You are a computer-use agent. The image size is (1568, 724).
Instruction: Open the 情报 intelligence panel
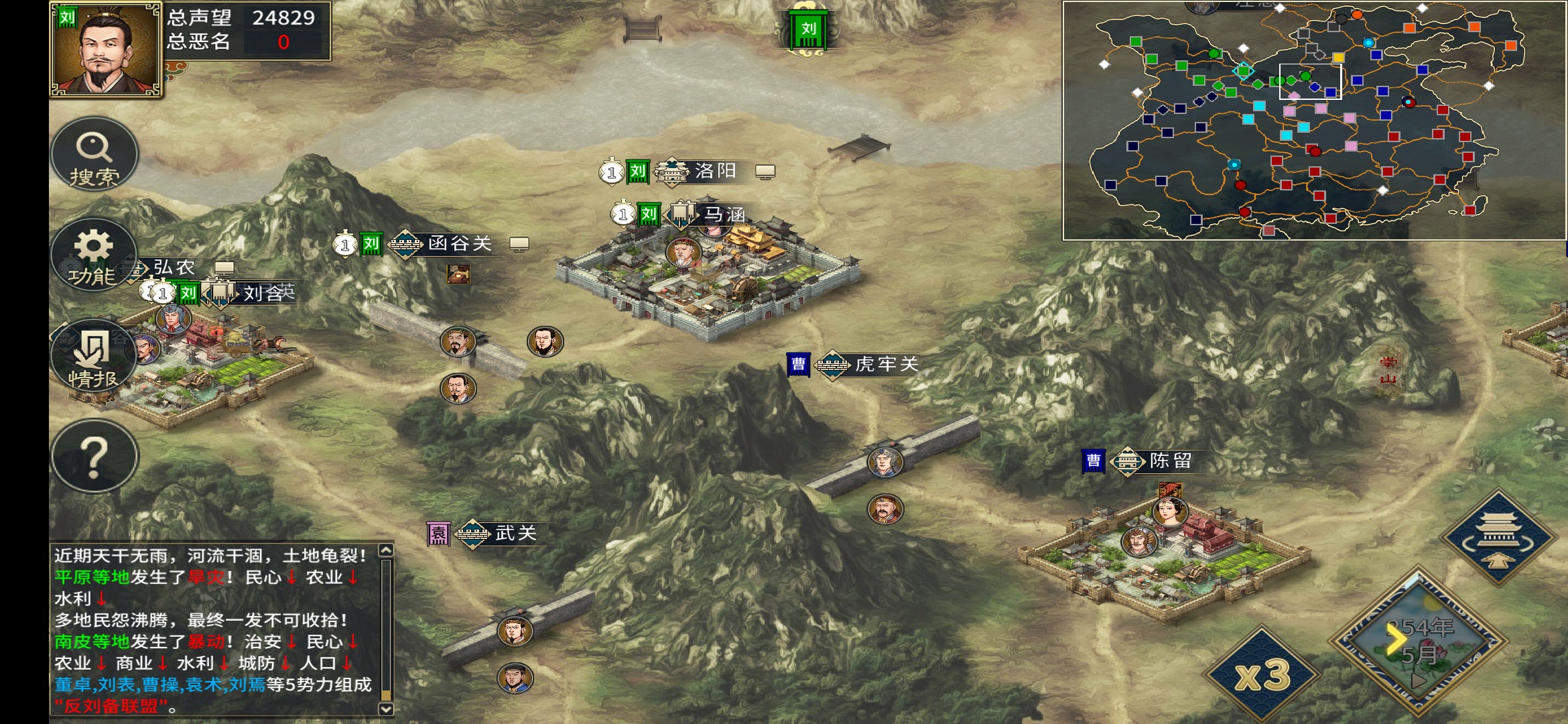point(93,357)
